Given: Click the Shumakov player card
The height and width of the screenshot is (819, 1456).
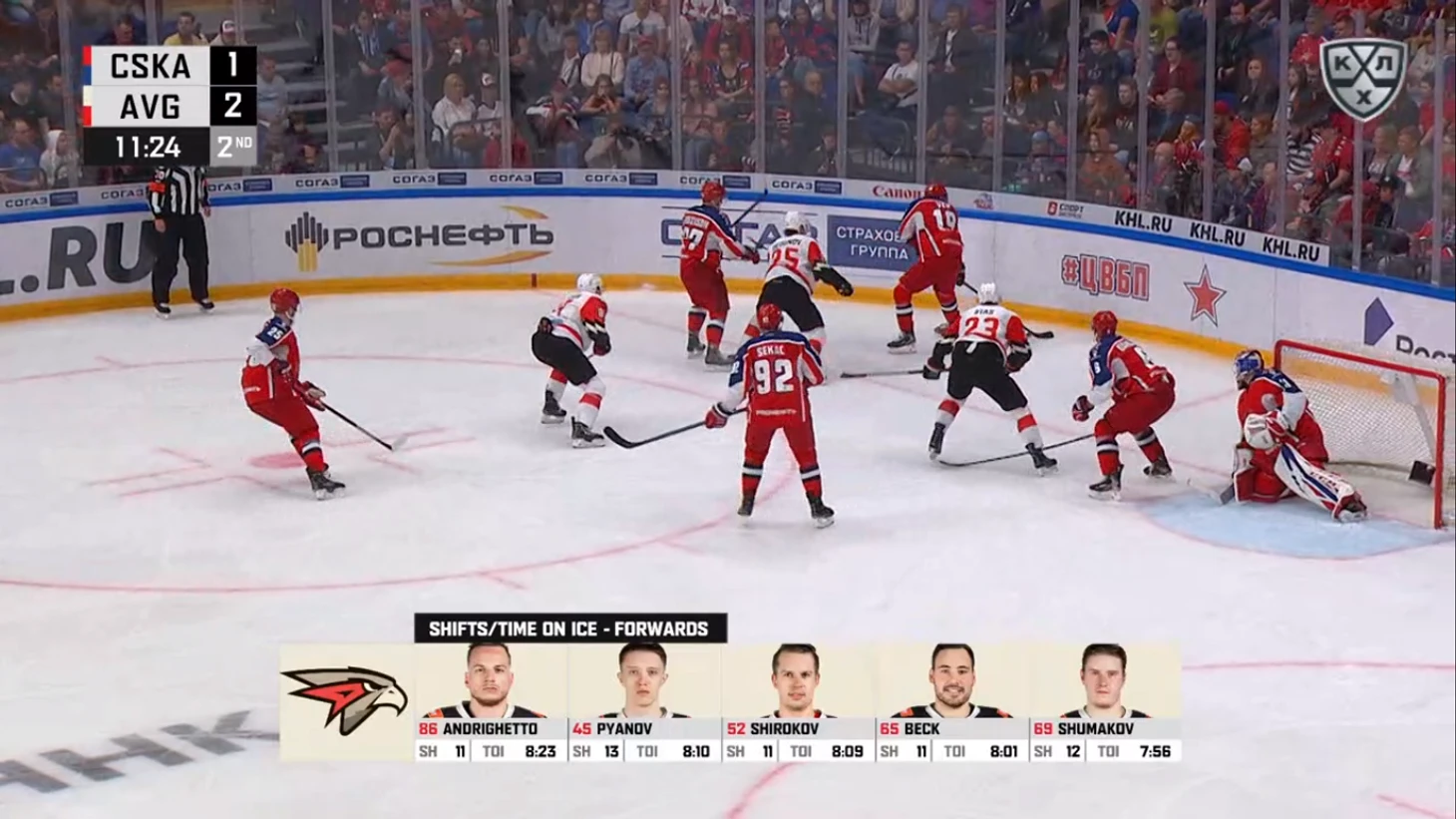Looking at the screenshot, I should coord(1104,701).
